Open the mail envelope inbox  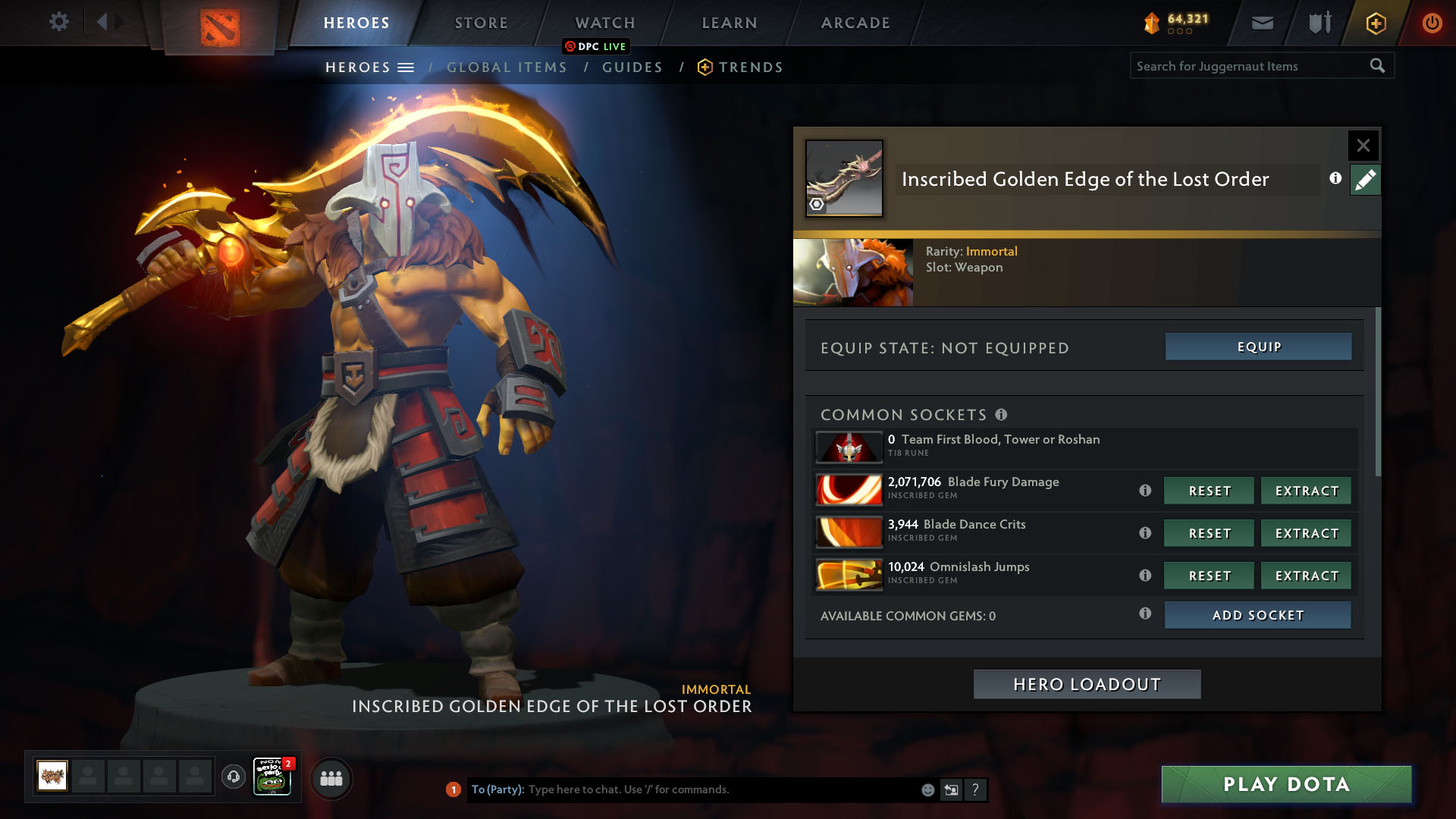tap(1262, 23)
